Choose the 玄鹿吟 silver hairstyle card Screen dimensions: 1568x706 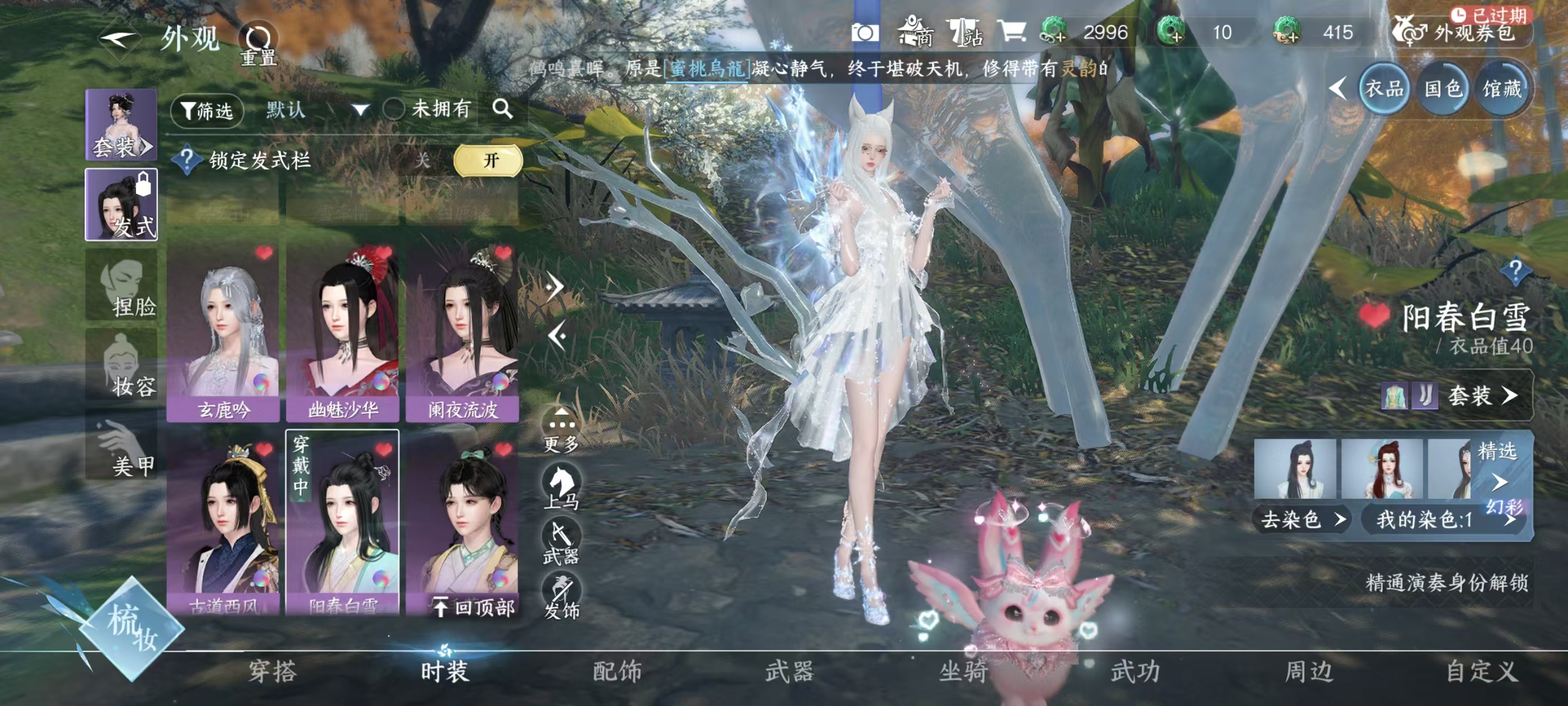223,332
